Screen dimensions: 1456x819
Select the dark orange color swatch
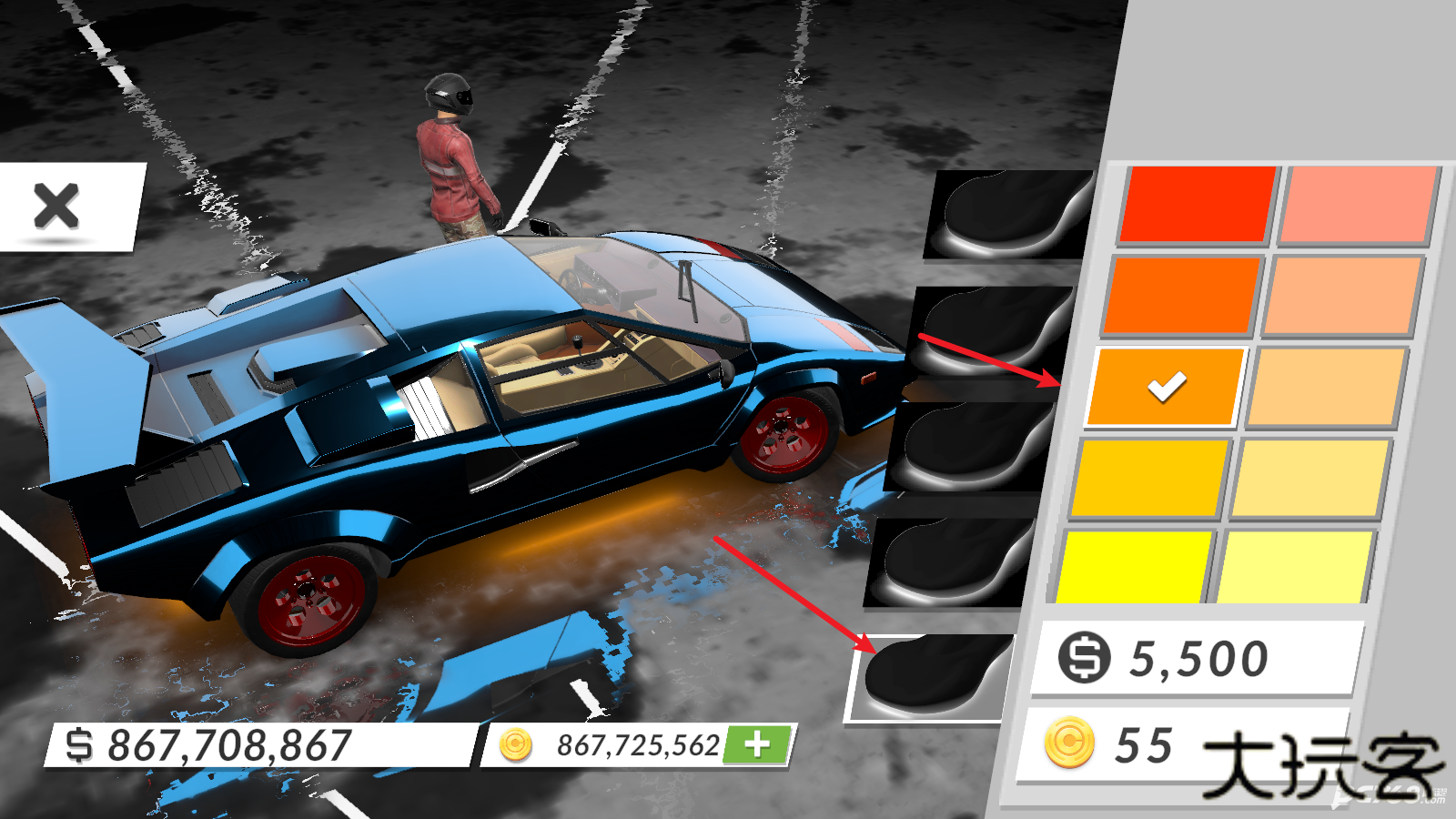point(1180,294)
